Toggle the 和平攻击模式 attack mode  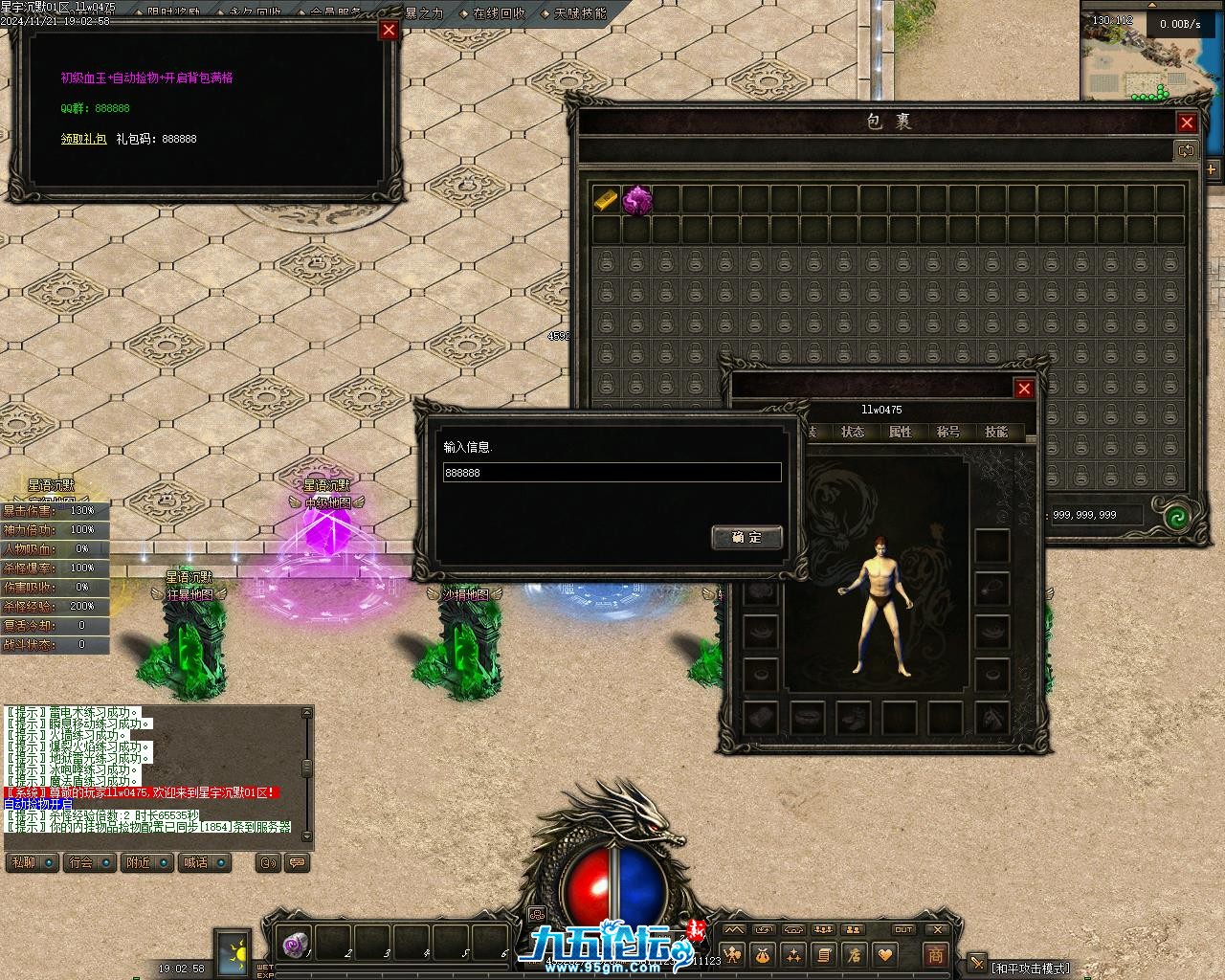1029,968
